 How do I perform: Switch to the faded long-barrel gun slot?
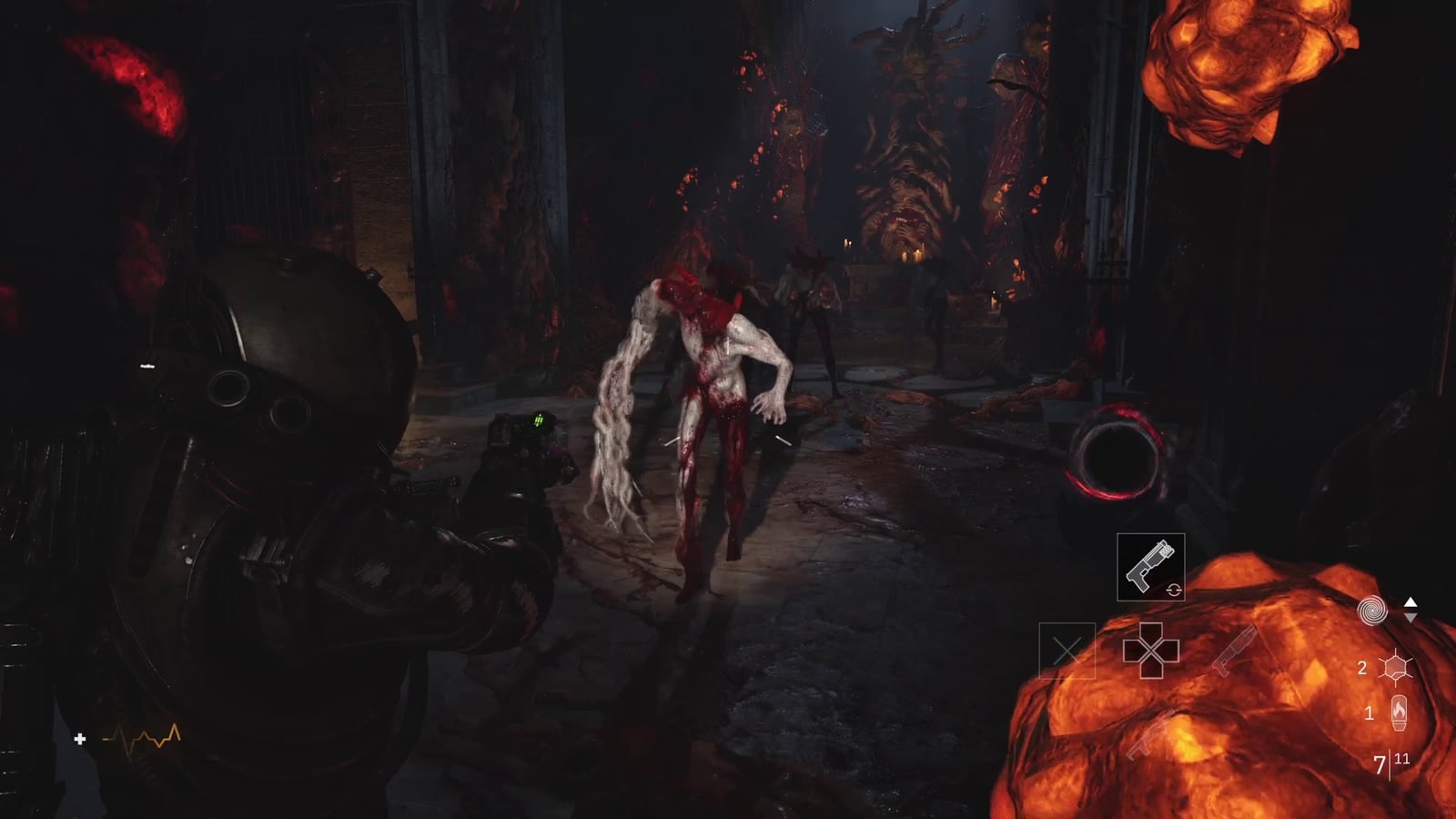(x=1235, y=649)
